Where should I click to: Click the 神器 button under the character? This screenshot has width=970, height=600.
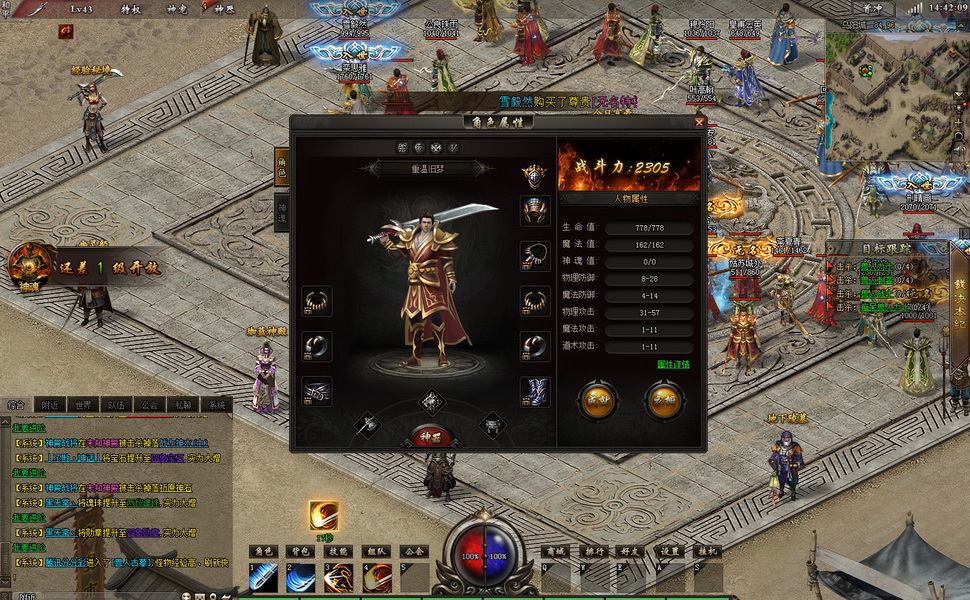[430, 436]
